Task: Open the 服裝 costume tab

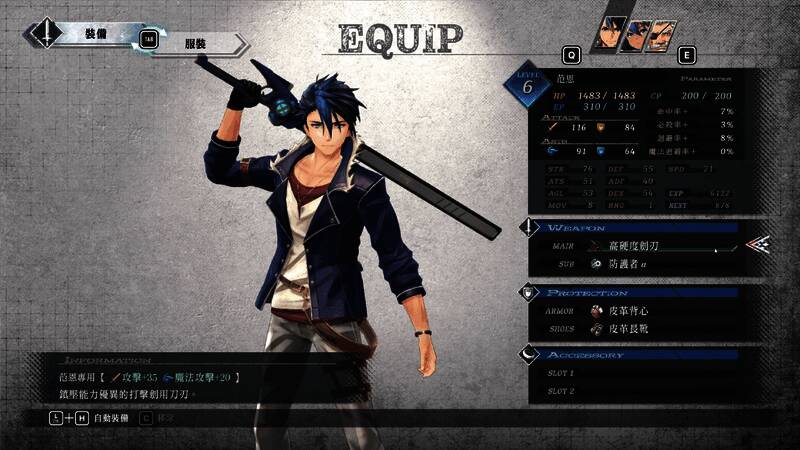Action: 198,45
